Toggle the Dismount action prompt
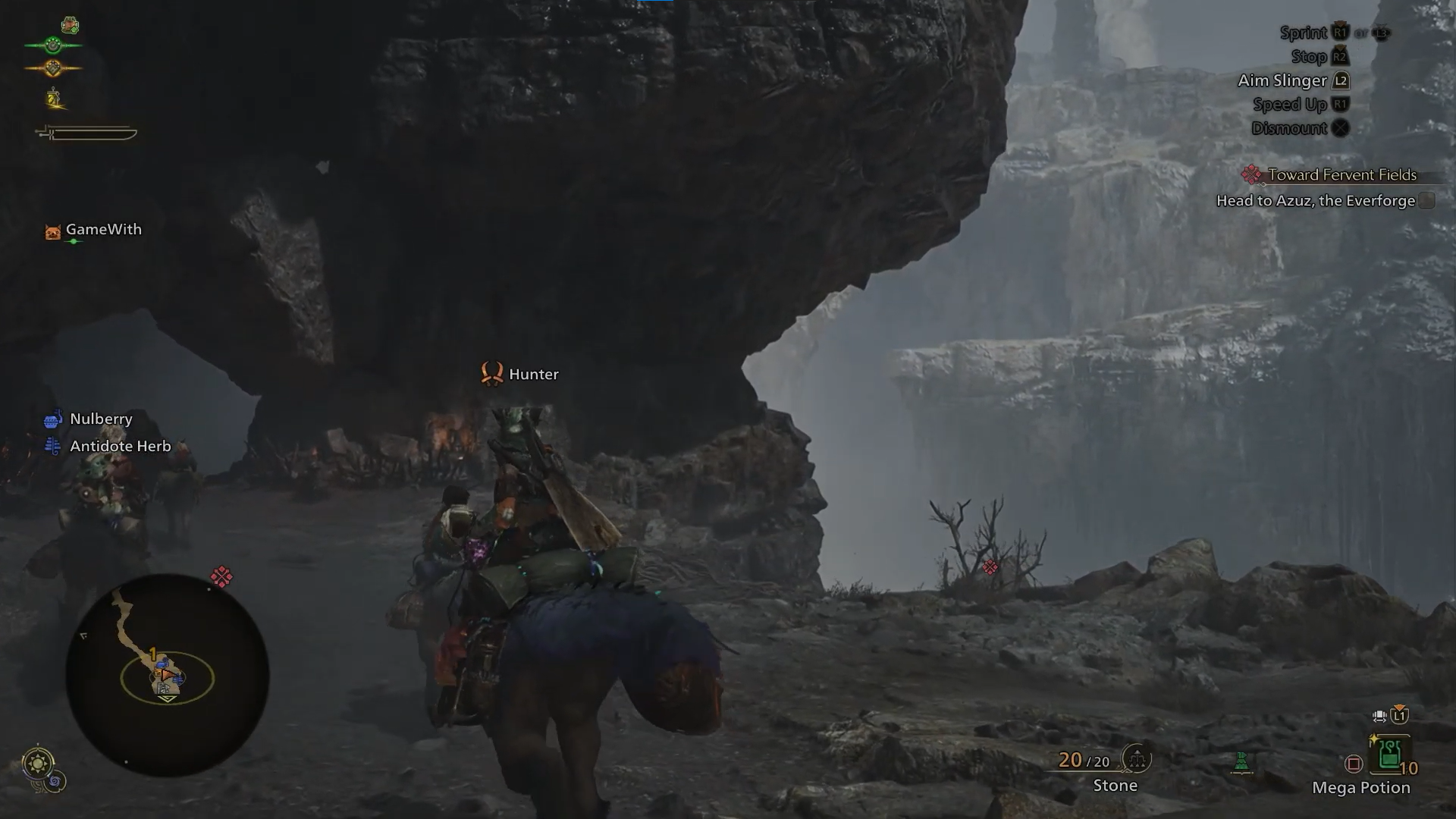This screenshot has height=819, width=1456. [1298, 128]
